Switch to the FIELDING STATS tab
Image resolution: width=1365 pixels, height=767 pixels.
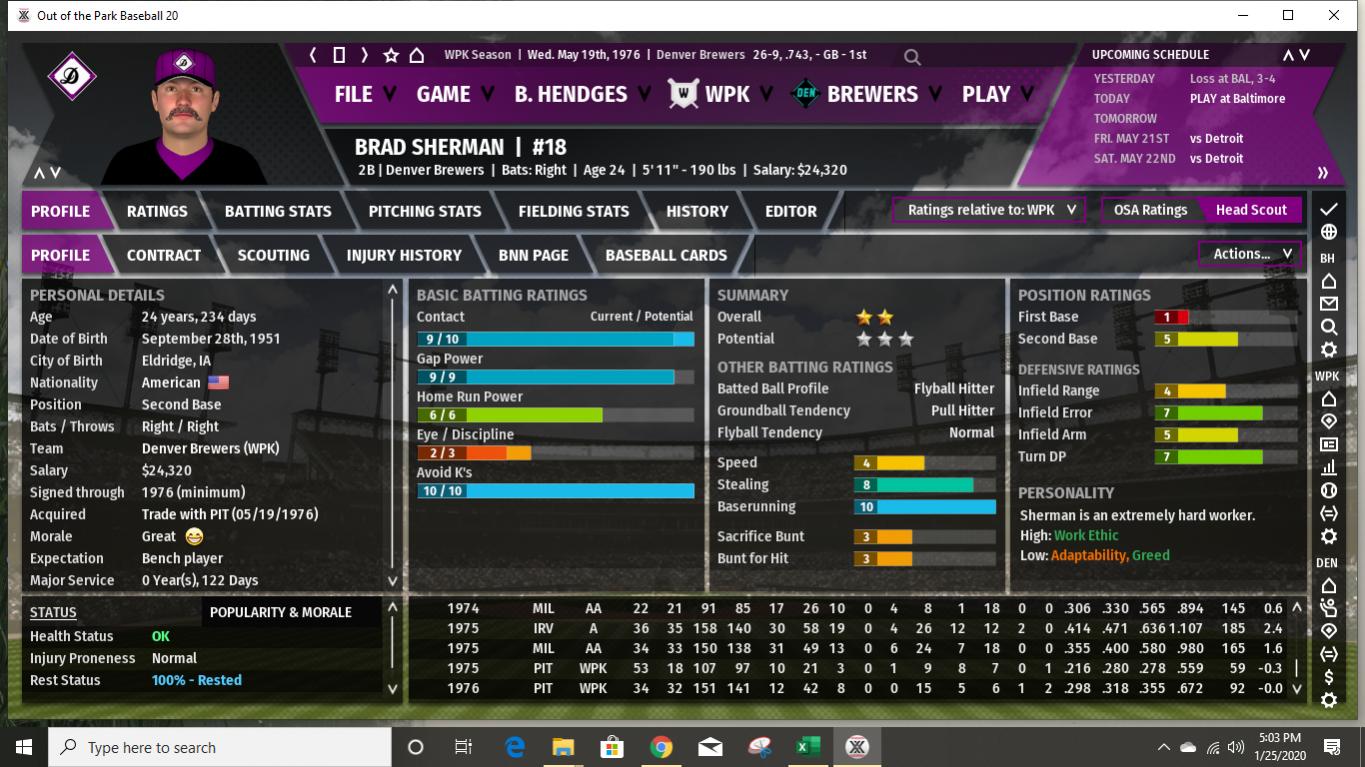pos(573,211)
